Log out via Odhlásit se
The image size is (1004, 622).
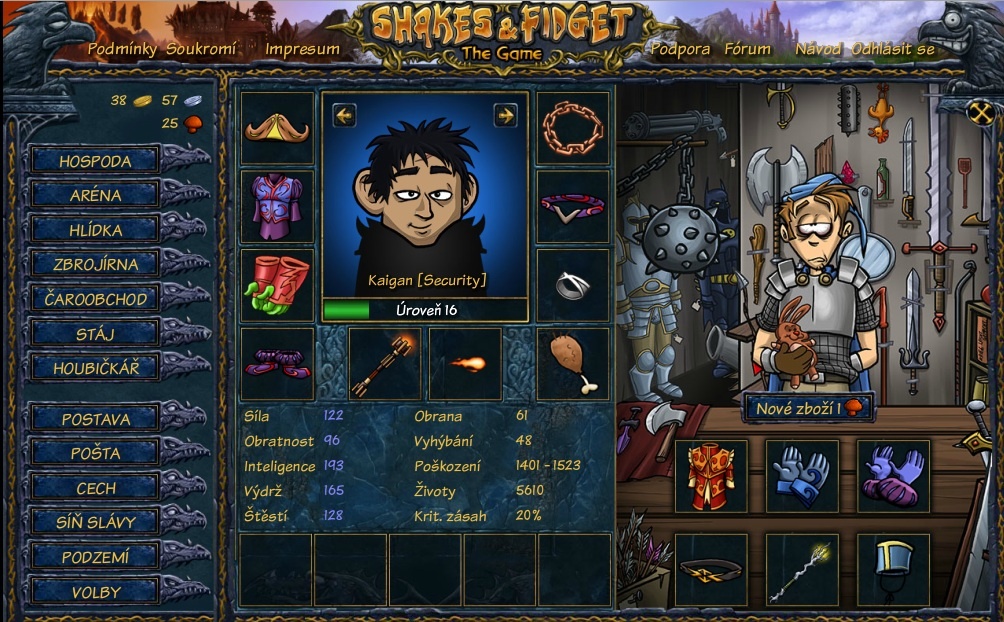click(x=893, y=49)
